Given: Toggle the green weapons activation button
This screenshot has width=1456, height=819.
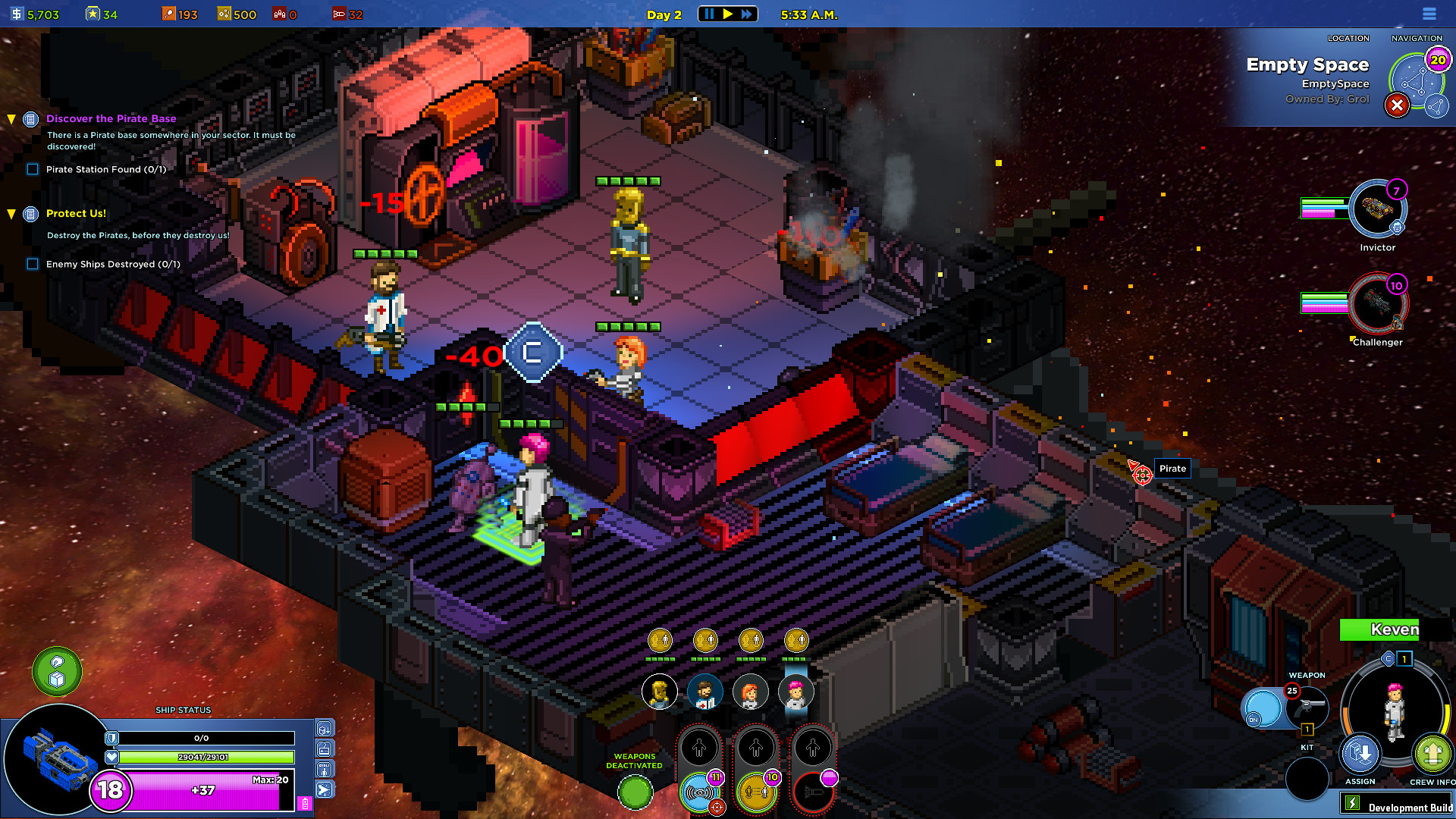Looking at the screenshot, I should coord(635,792).
